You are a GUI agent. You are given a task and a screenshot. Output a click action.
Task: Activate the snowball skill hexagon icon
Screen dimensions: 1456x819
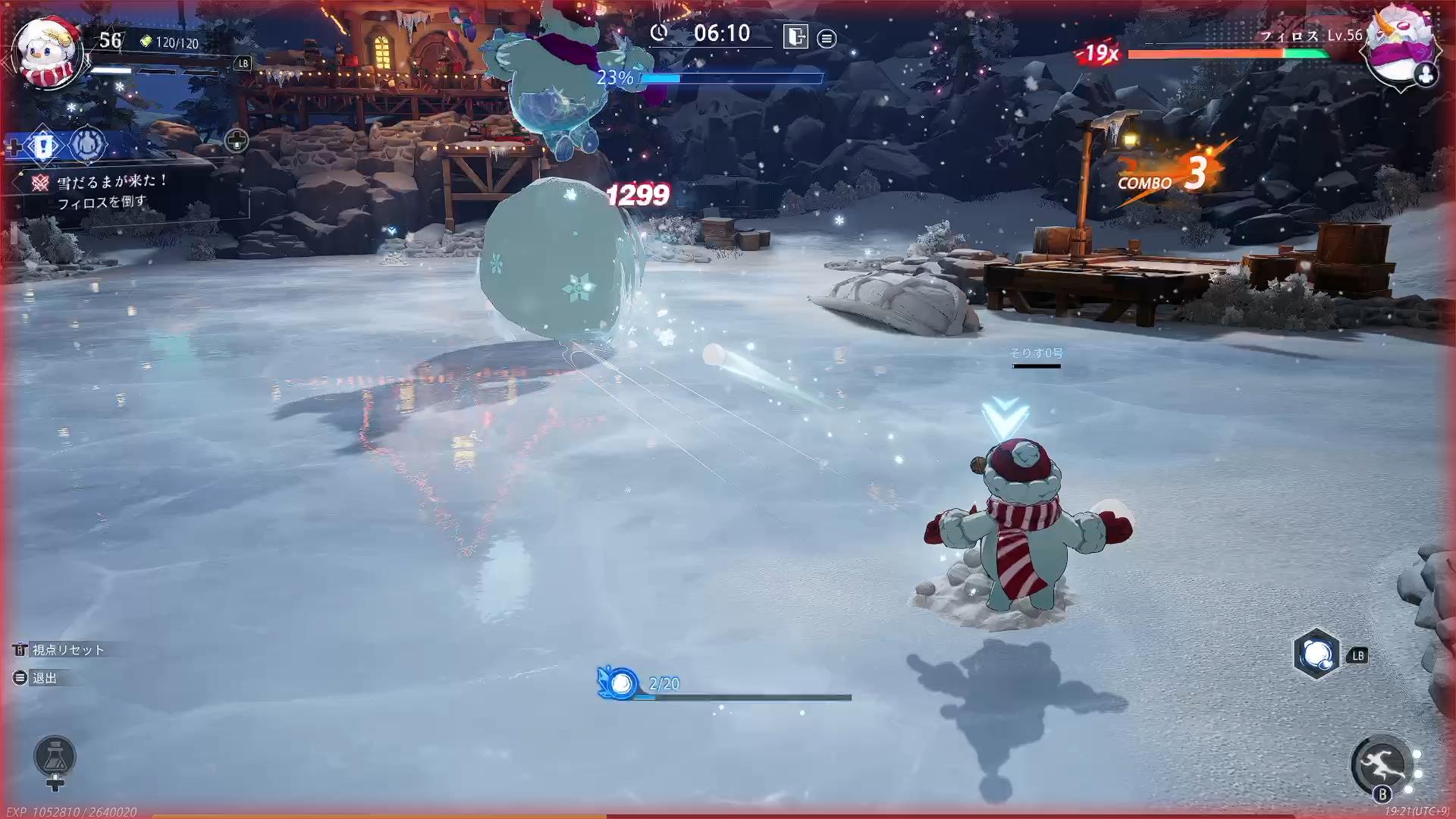pyautogui.click(x=1316, y=654)
